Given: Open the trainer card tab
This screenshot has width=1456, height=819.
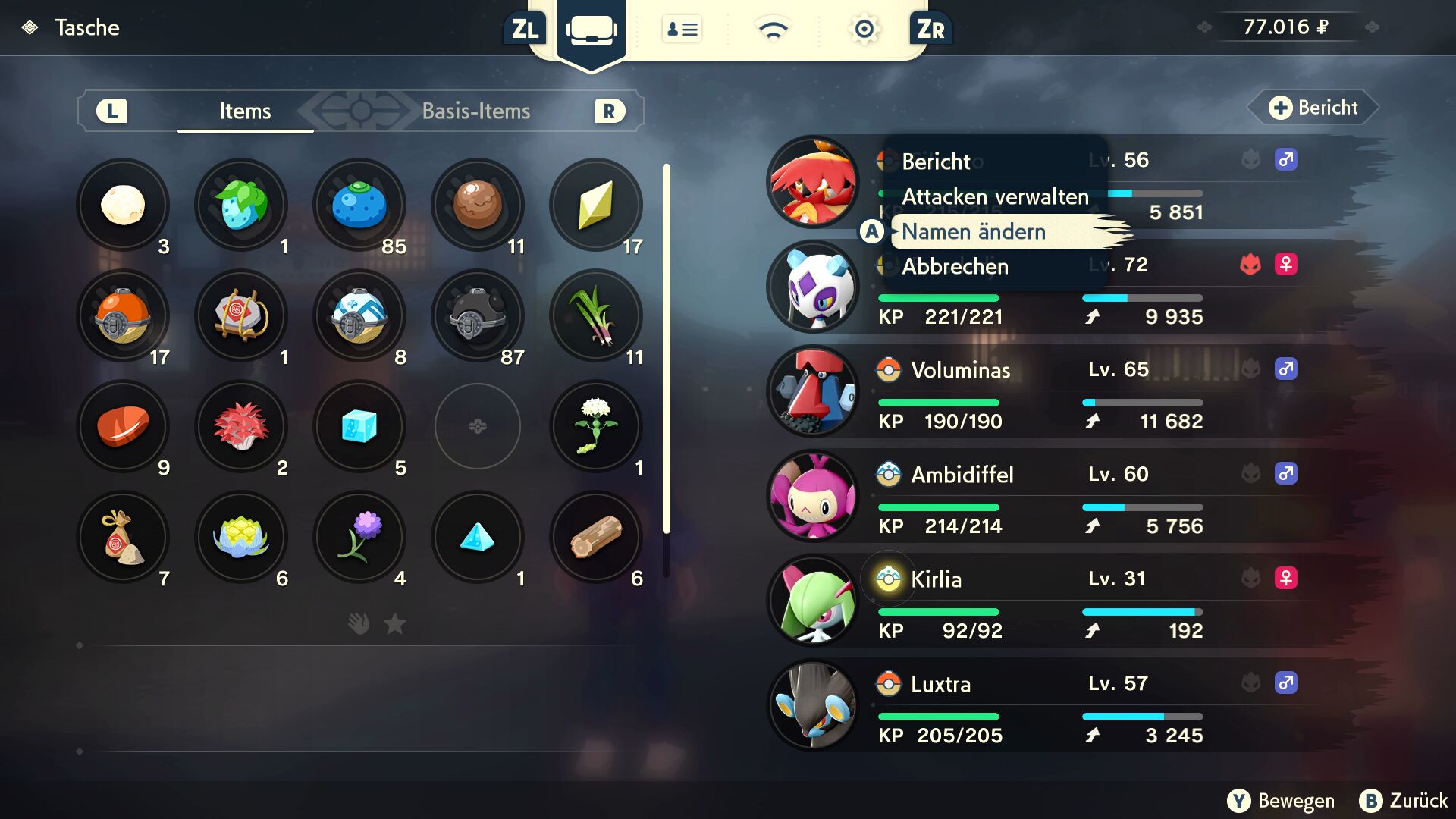Looking at the screenshot, I should click(x=682, y=30).
